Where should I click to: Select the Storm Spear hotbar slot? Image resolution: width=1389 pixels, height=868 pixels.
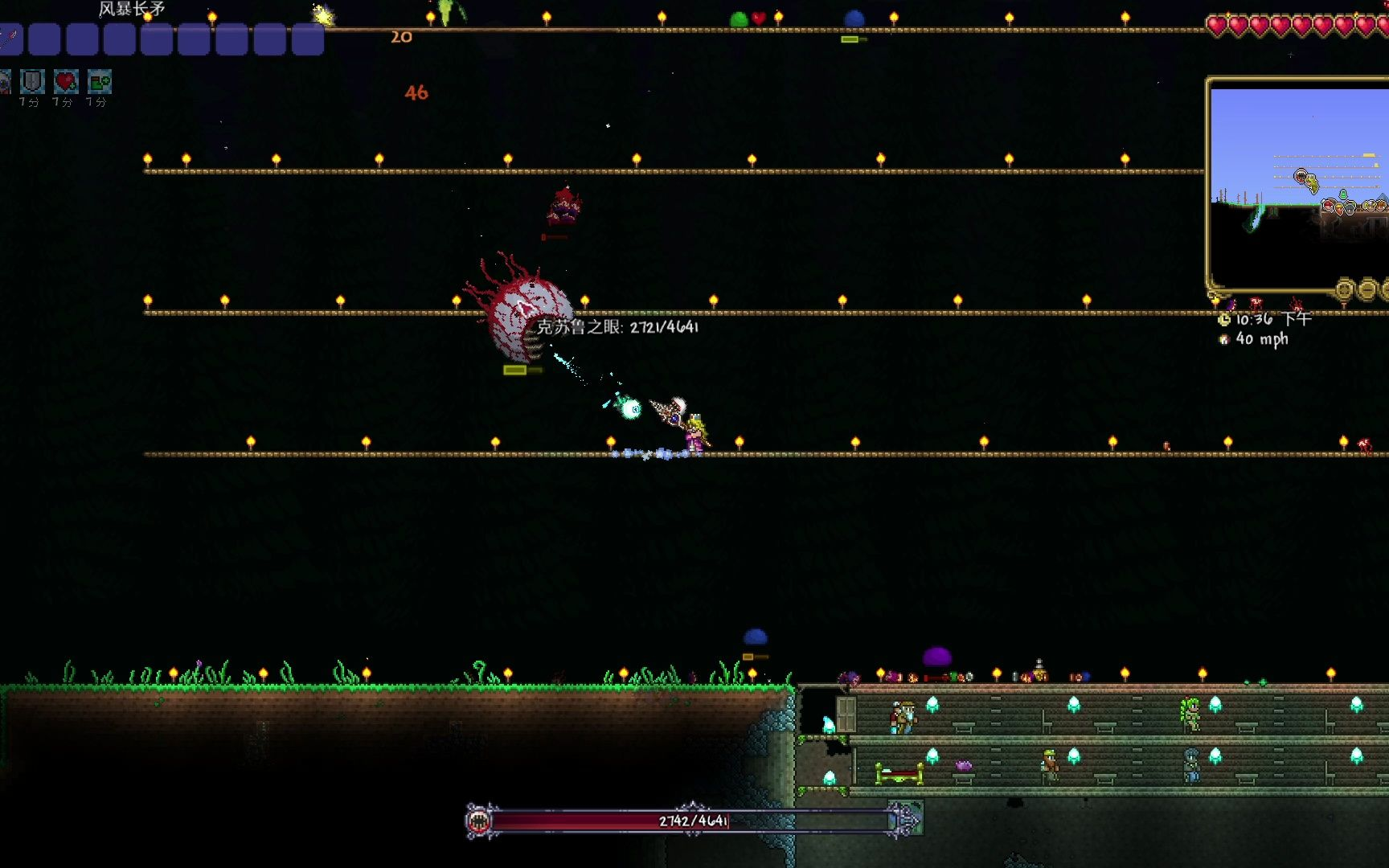point(10,39)
